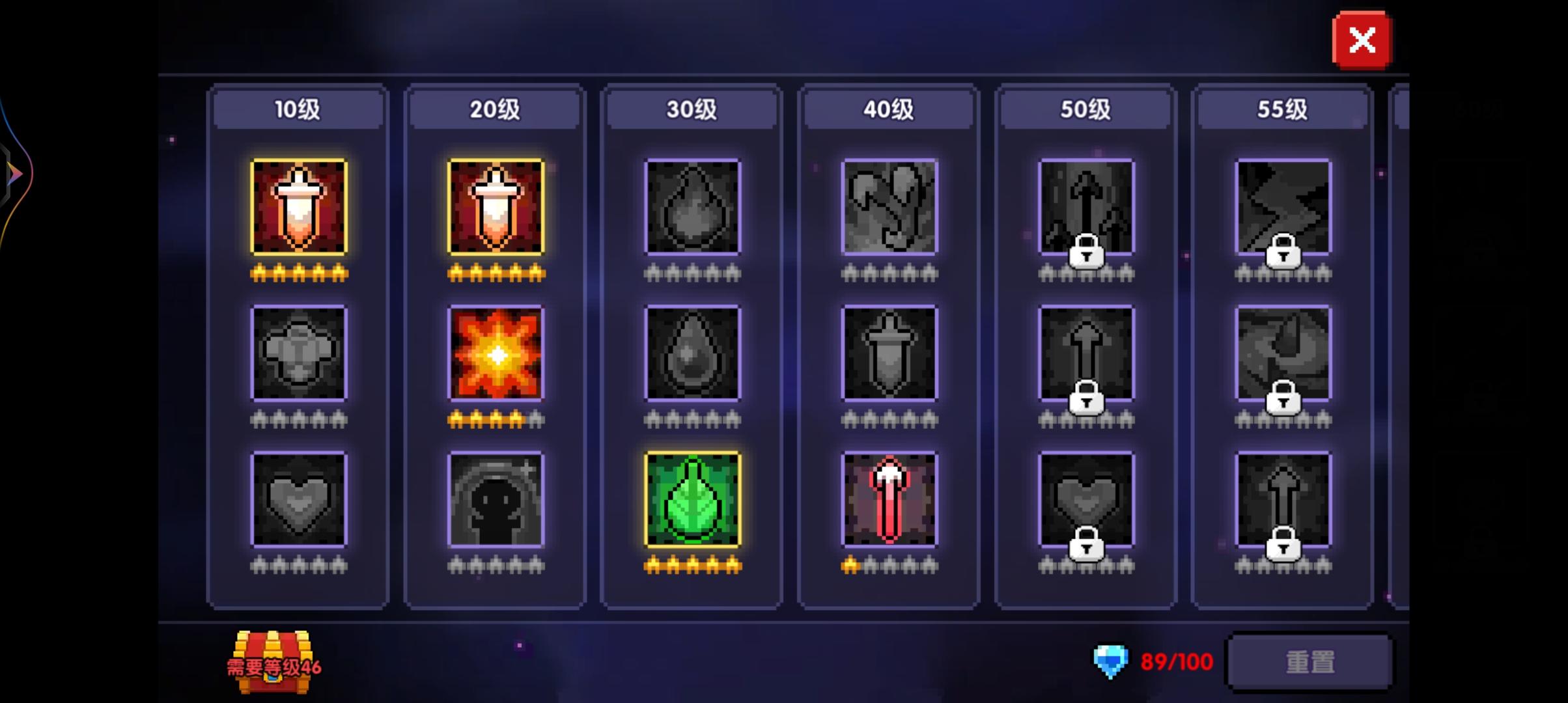Select the orange explosion skill in 20级 column
1568x703 pixels.
(x=496, y=354)
